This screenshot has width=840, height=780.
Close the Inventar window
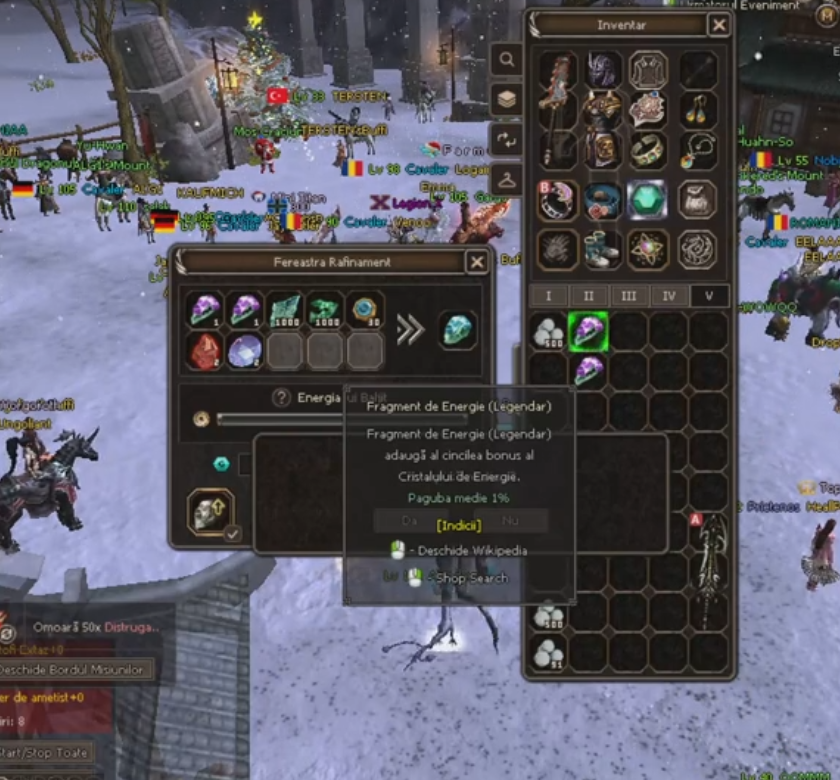coord(719,25)
